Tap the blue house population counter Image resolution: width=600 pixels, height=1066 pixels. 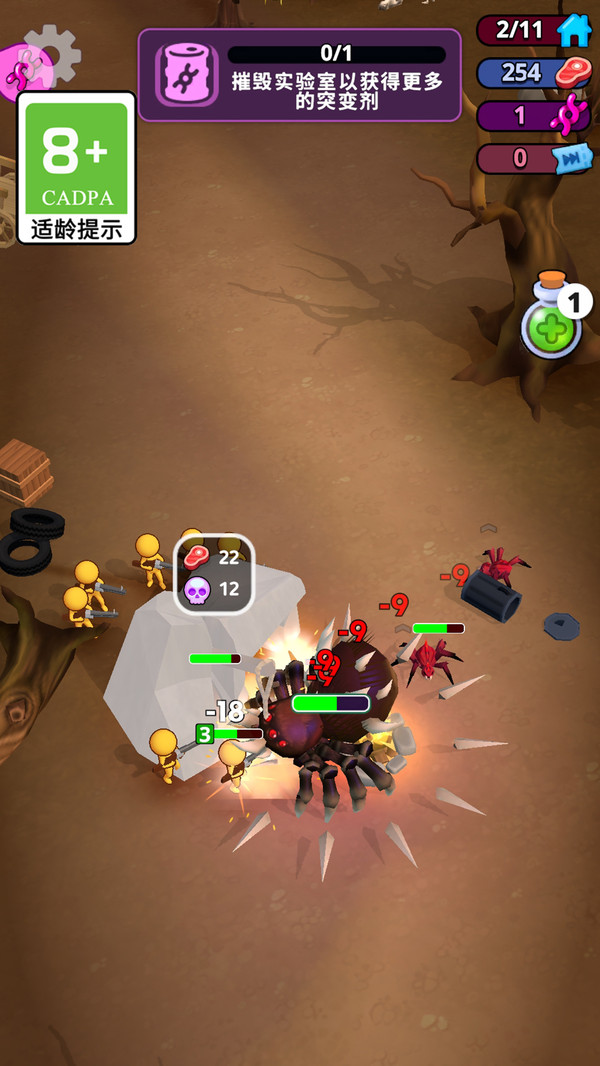534,30
